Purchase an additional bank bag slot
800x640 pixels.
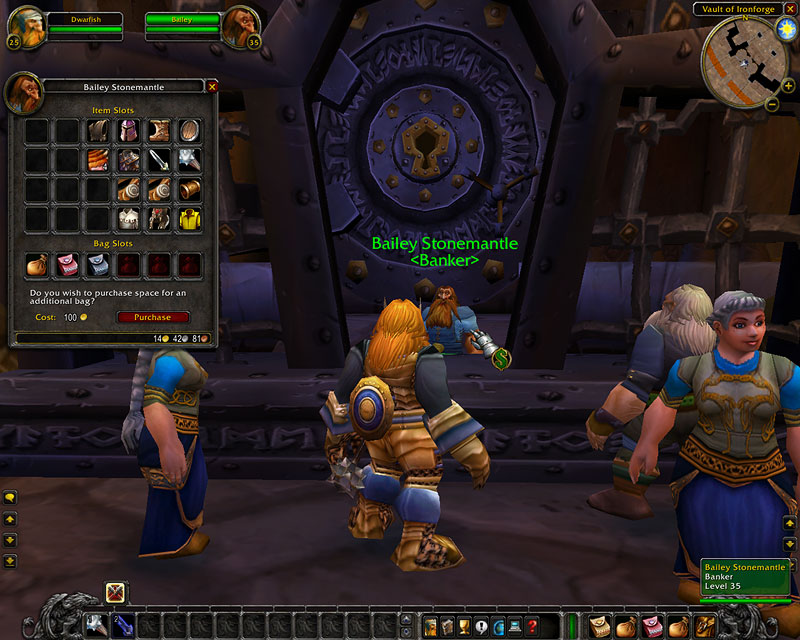(153, 317)
